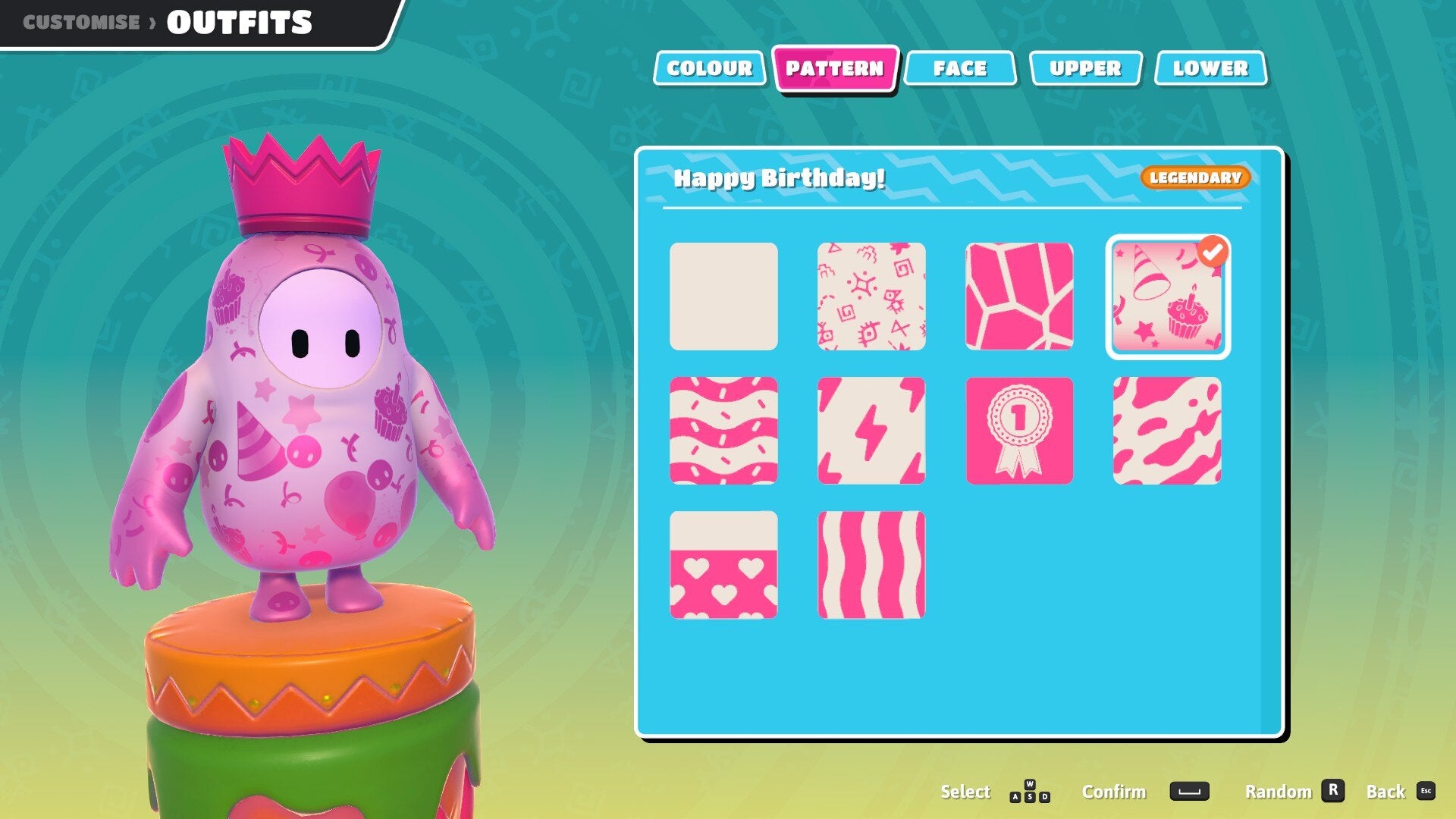Select the scattered doodle symbols pattern
Screen dimensions: 1456x819
[871, 297]
